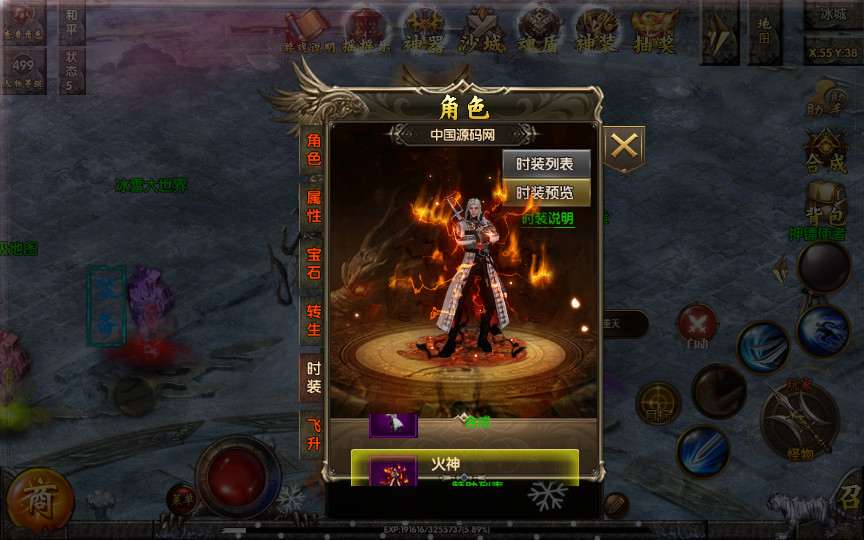Image resolution: width=864 pixels, height=540 pixels.
Task: Open the 抽奖 lottery icon
Action: coord(655,31)
